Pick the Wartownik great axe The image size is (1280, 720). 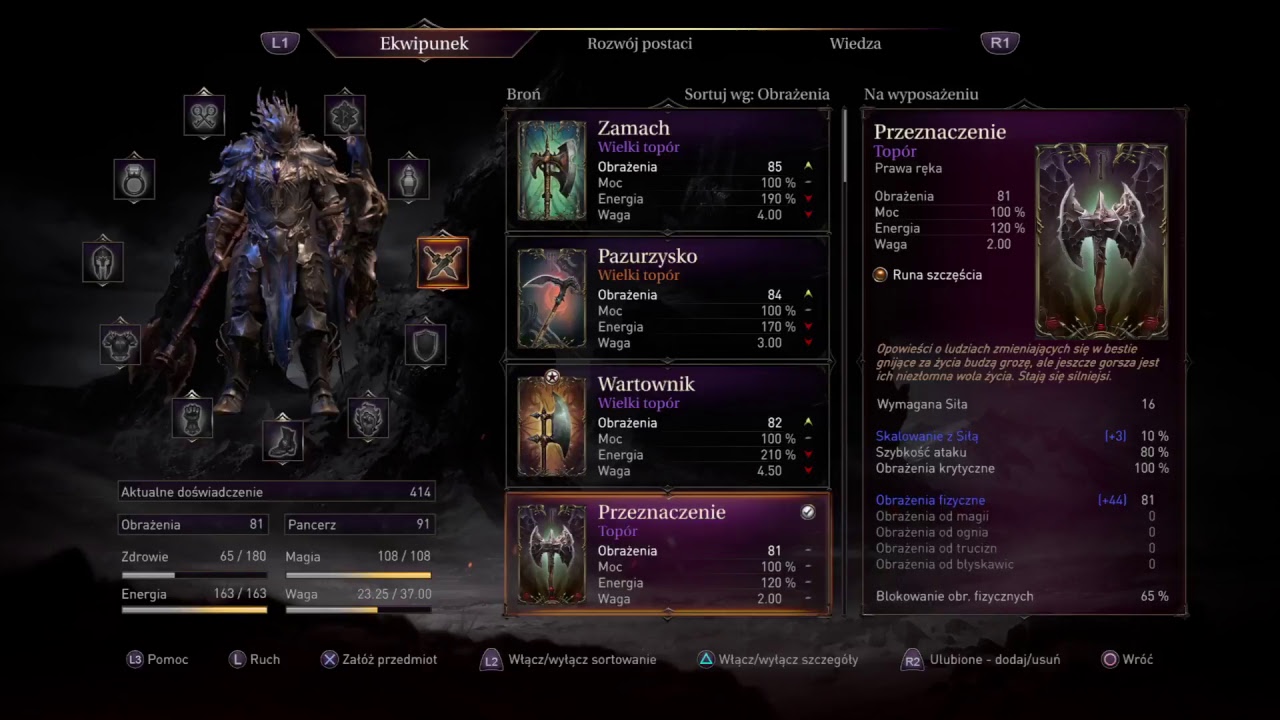(x=668, y=427)
